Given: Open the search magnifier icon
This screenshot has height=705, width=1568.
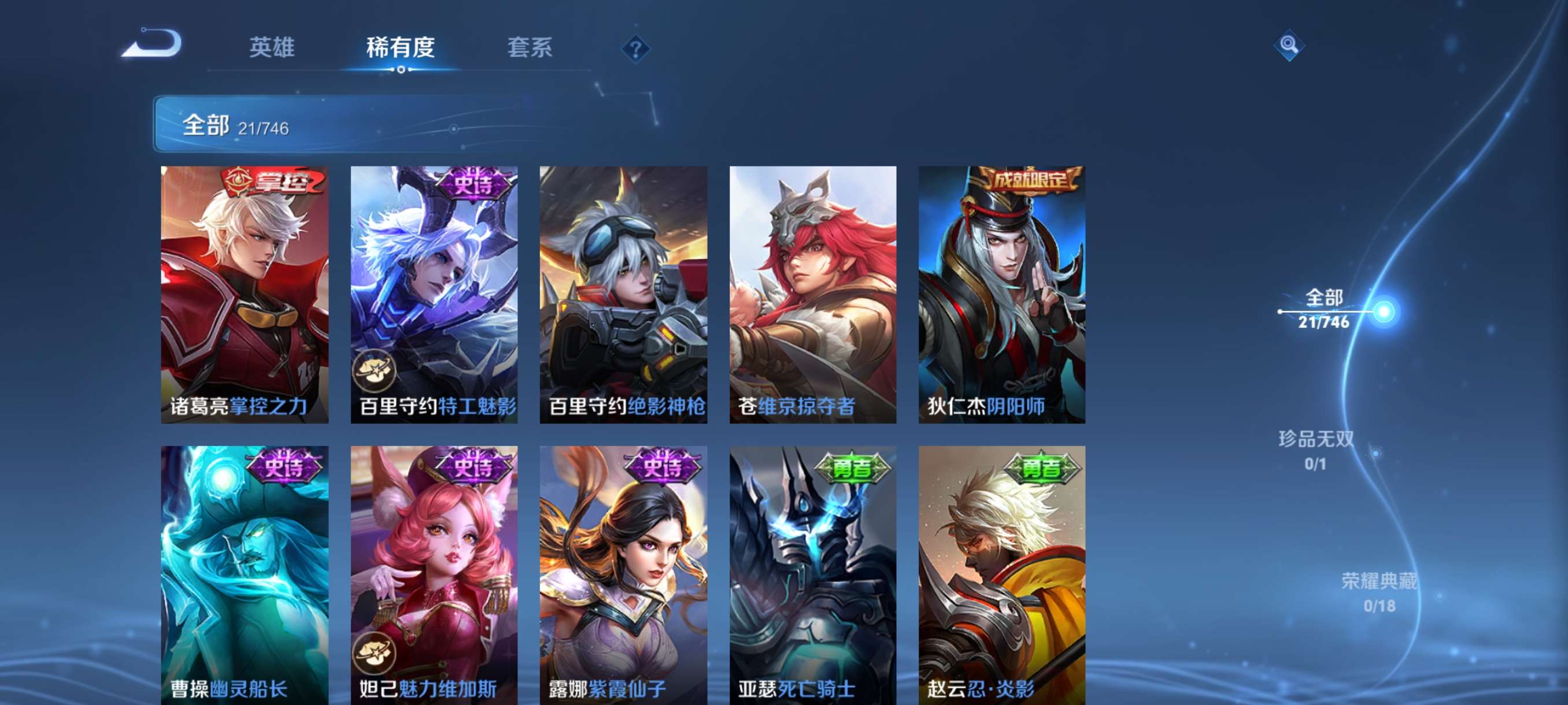Looking at the screenshot, I should click(x=1291, y=46).
